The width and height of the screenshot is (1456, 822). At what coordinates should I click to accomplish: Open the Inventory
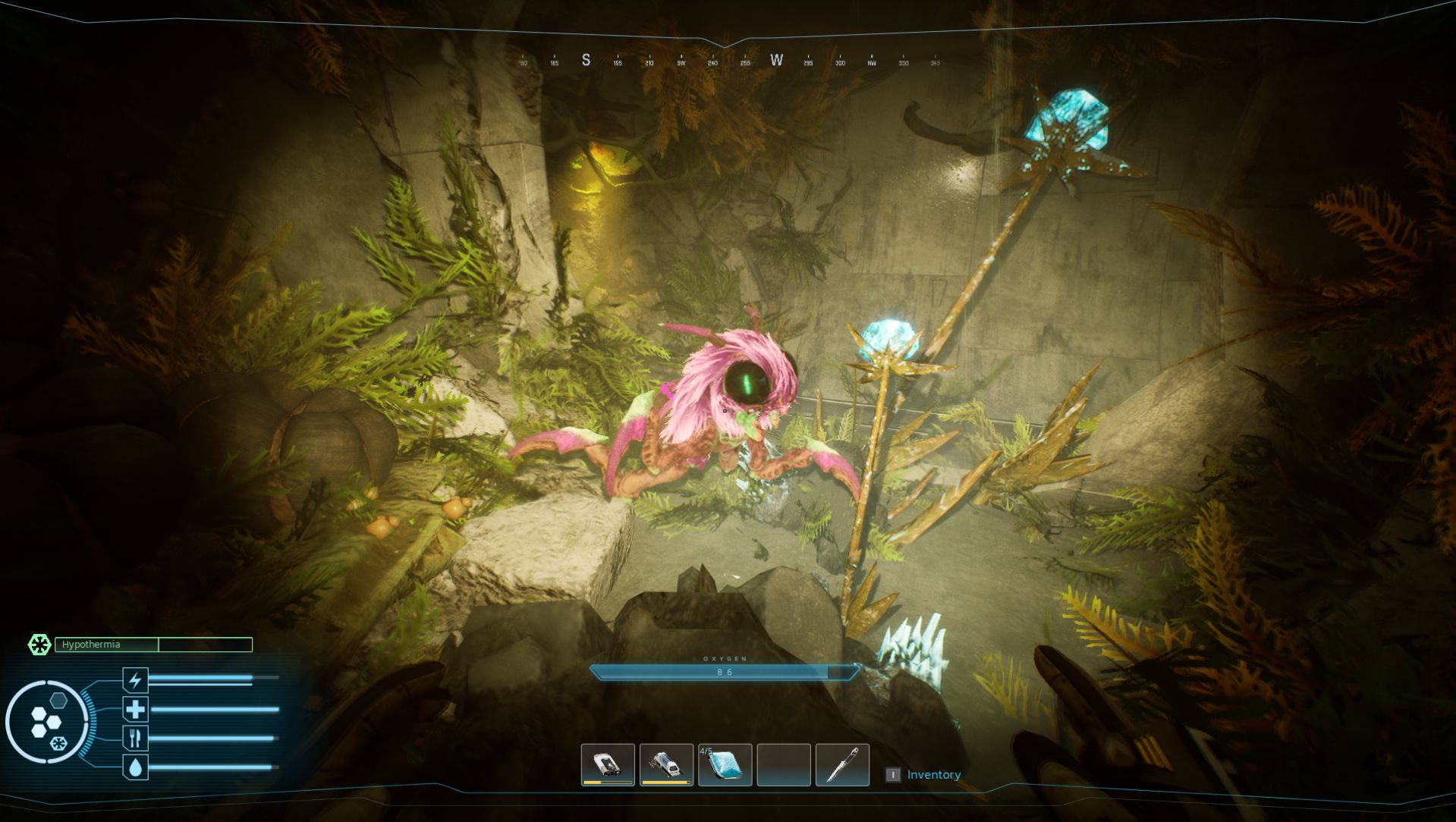[932, 774]
